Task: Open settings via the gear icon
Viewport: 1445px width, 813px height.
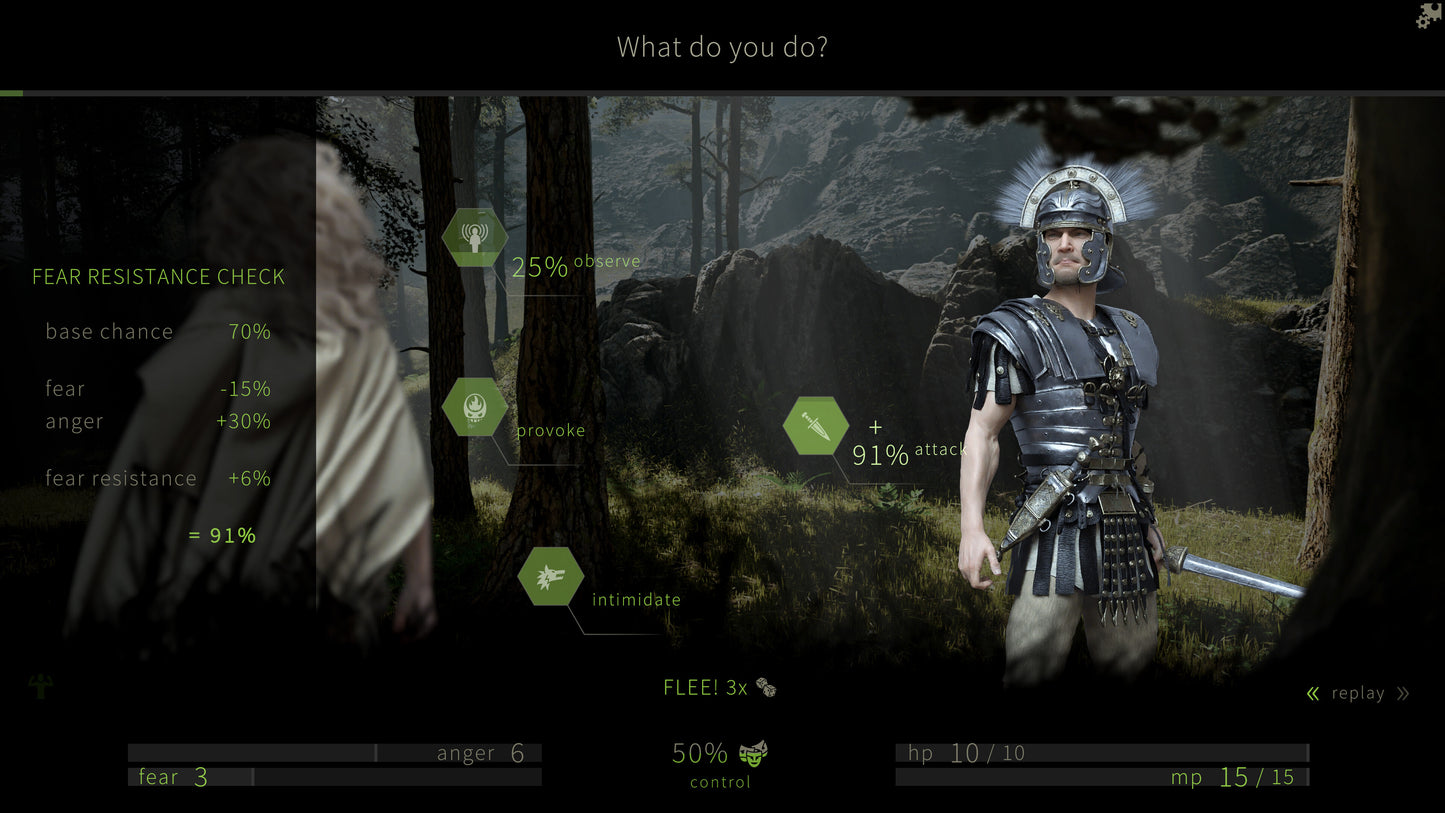Action: tap(1429, 15)
